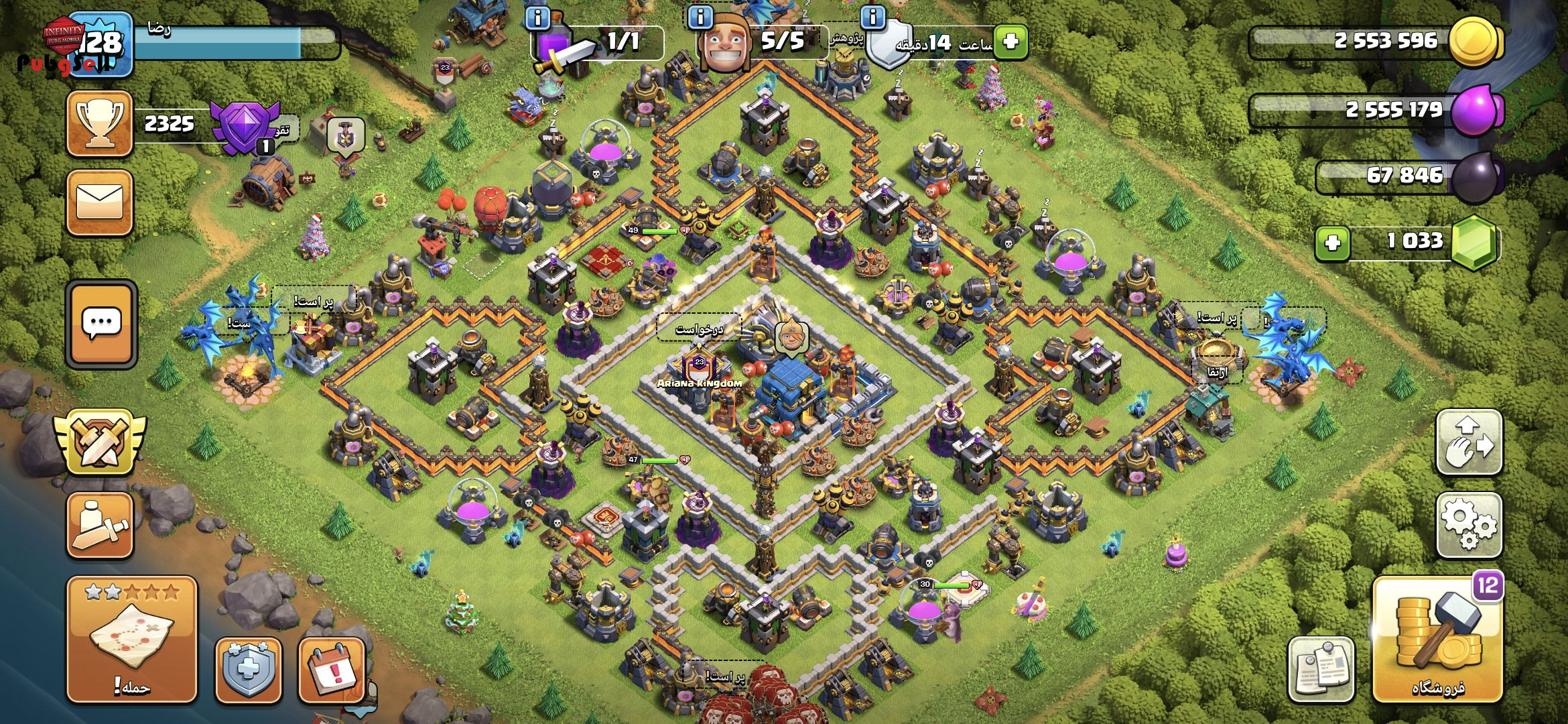
Task: Show info on the 1/1 army sword
Action: (537, 17)
